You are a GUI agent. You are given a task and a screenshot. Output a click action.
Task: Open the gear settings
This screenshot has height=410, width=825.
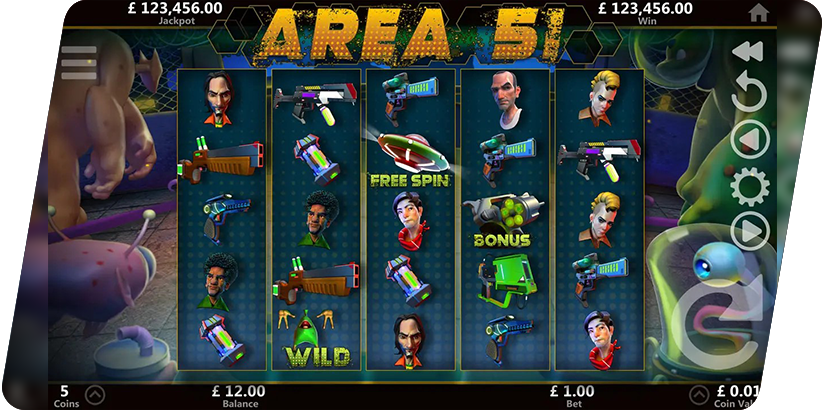tap(750, 185)
